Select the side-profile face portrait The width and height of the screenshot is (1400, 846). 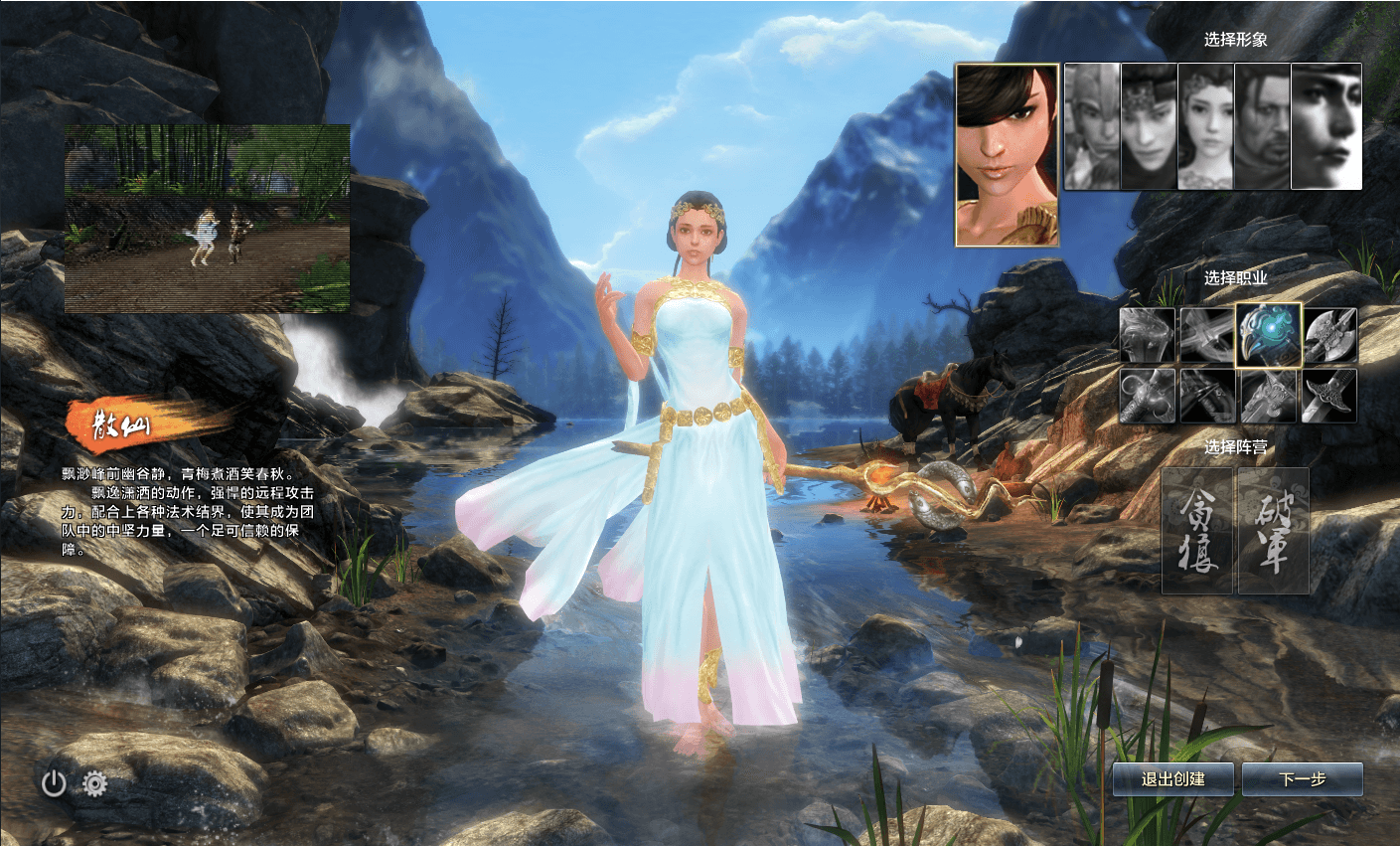[1325, 126]
